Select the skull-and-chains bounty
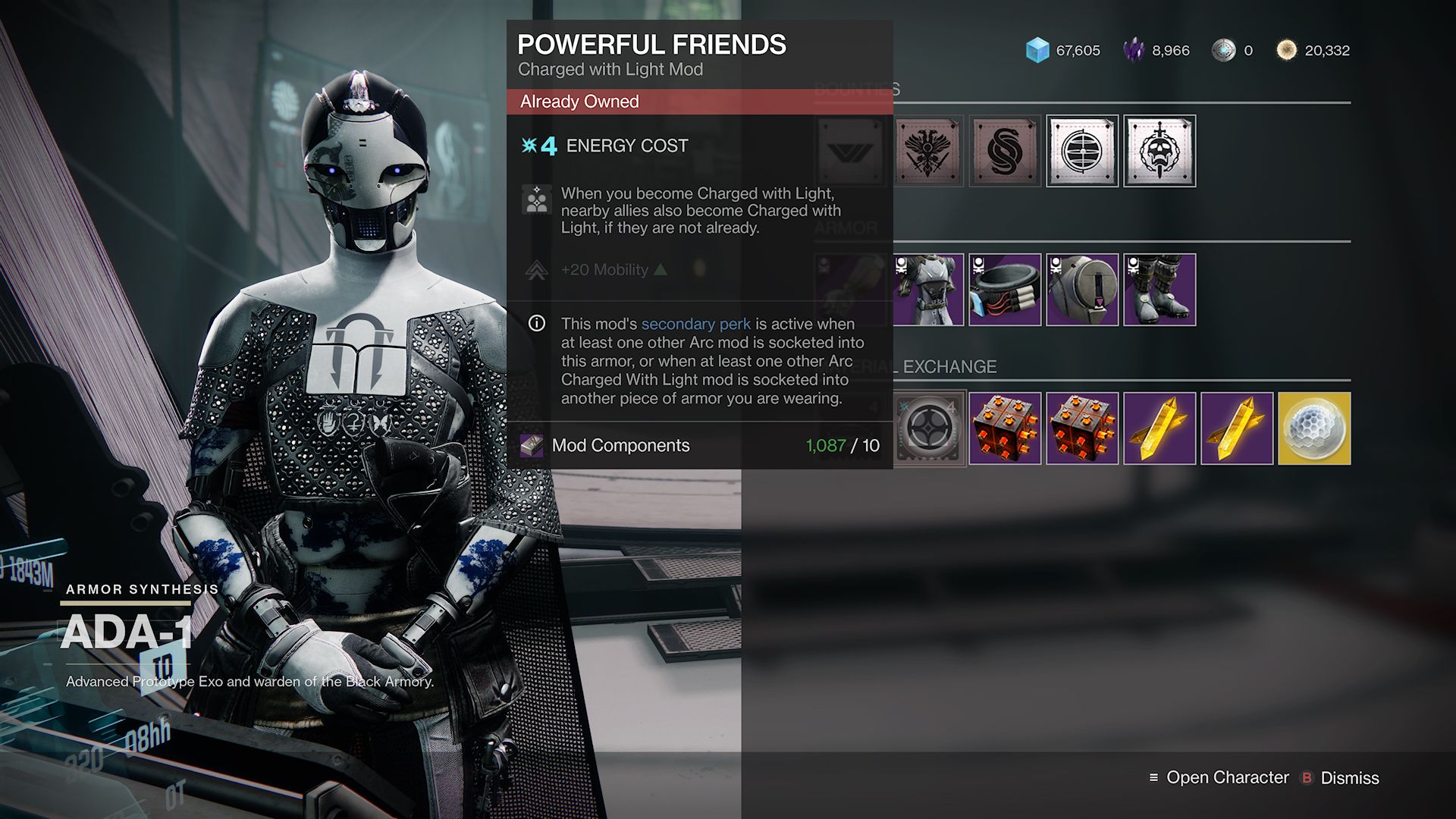Screen dimensions: 1456x819 pyautogui.click(x=1159, y=149)
